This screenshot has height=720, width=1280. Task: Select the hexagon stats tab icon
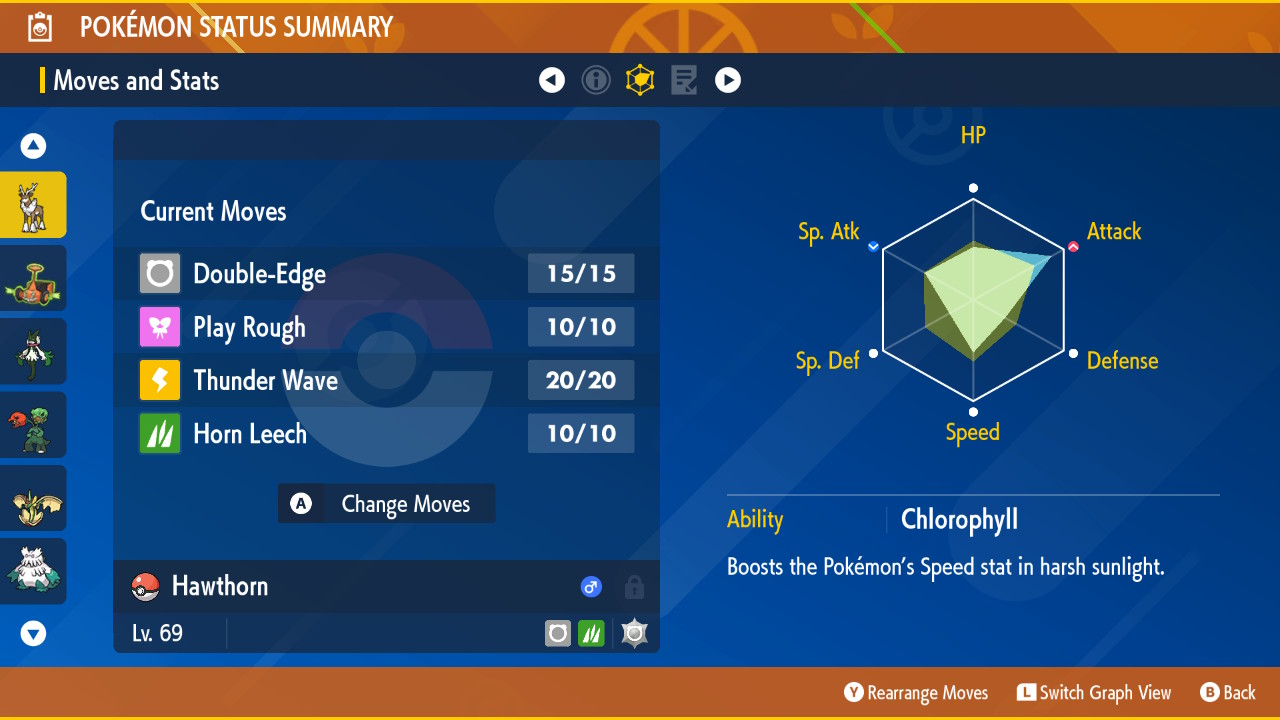[640, 80]
